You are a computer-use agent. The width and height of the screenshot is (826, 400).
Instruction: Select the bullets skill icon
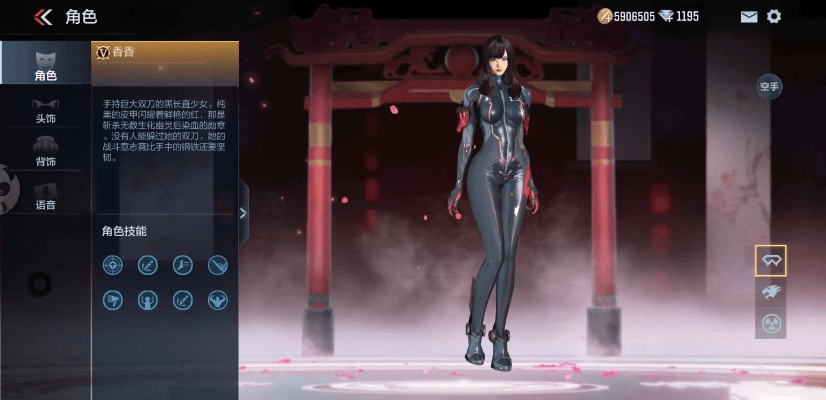tap(217, 265)
